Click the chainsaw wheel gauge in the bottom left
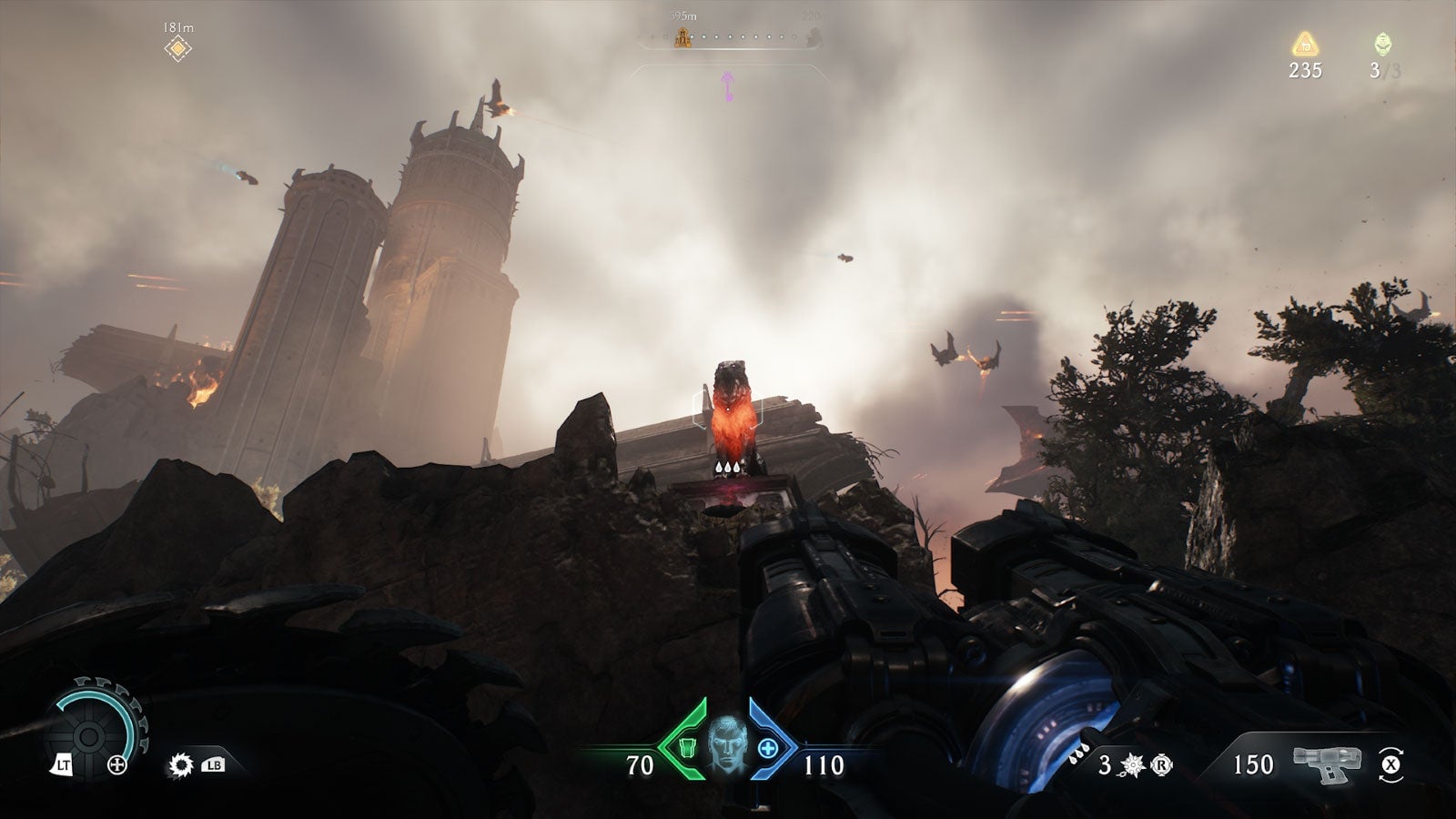The image size is (1456, 819). 88,737
